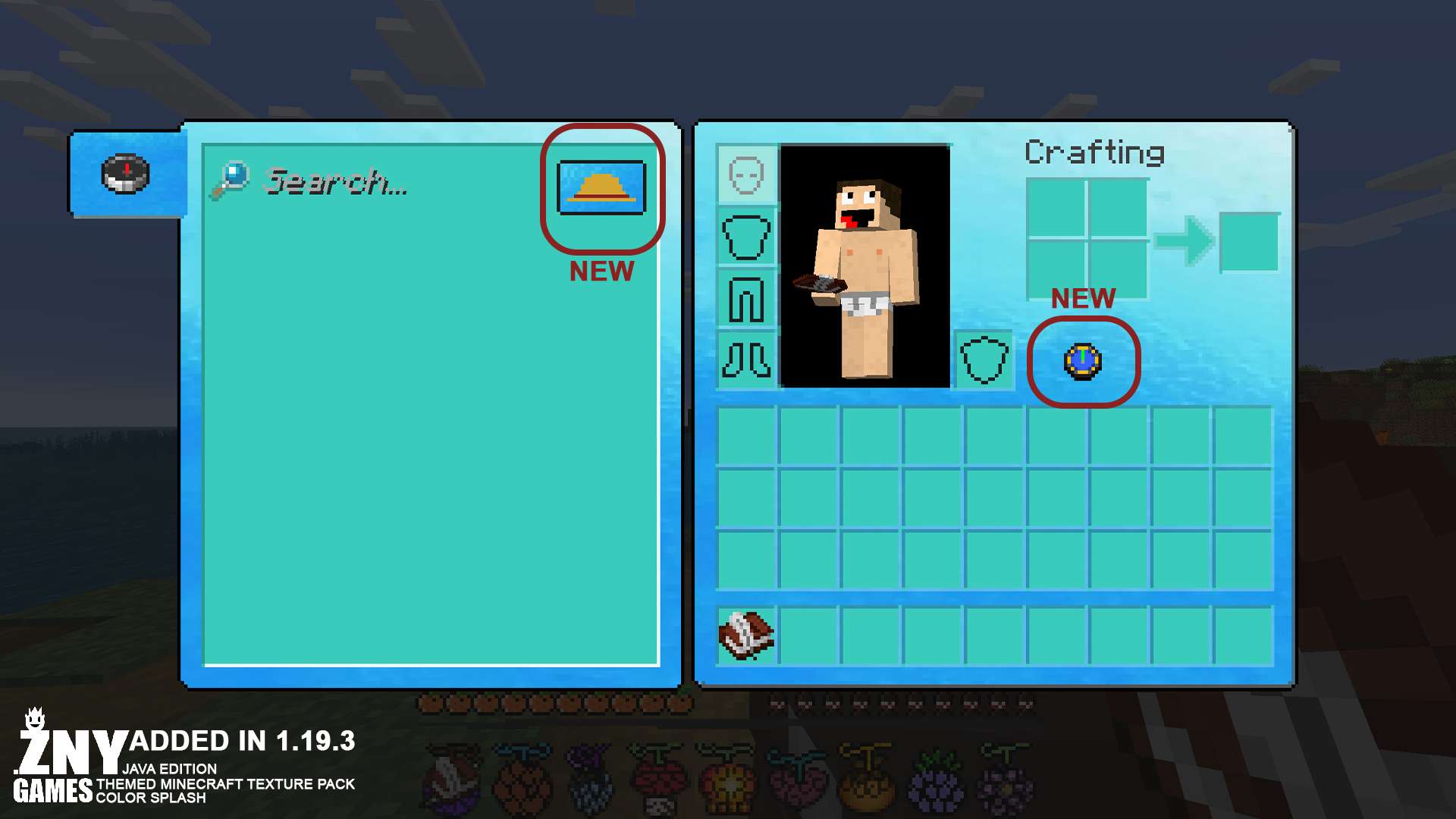This screenshot has height=819, width=1456.
Task: Open the blue recipe book button
Action: point(1083,362)
